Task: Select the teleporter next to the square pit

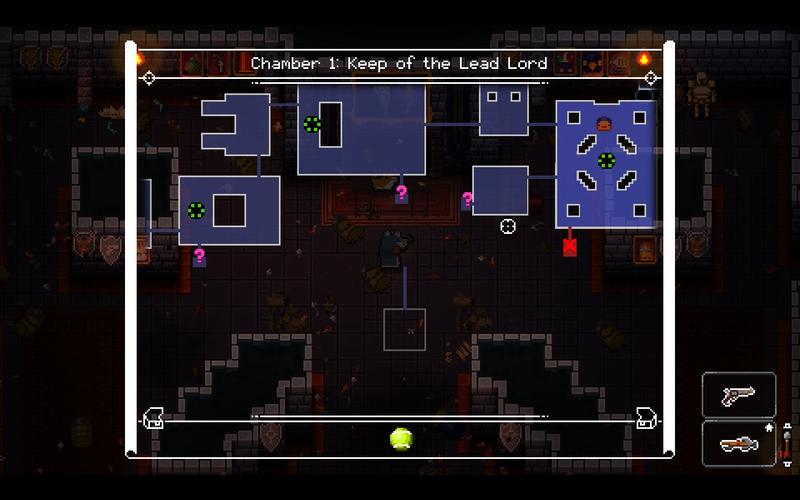Action: [196, 210]
